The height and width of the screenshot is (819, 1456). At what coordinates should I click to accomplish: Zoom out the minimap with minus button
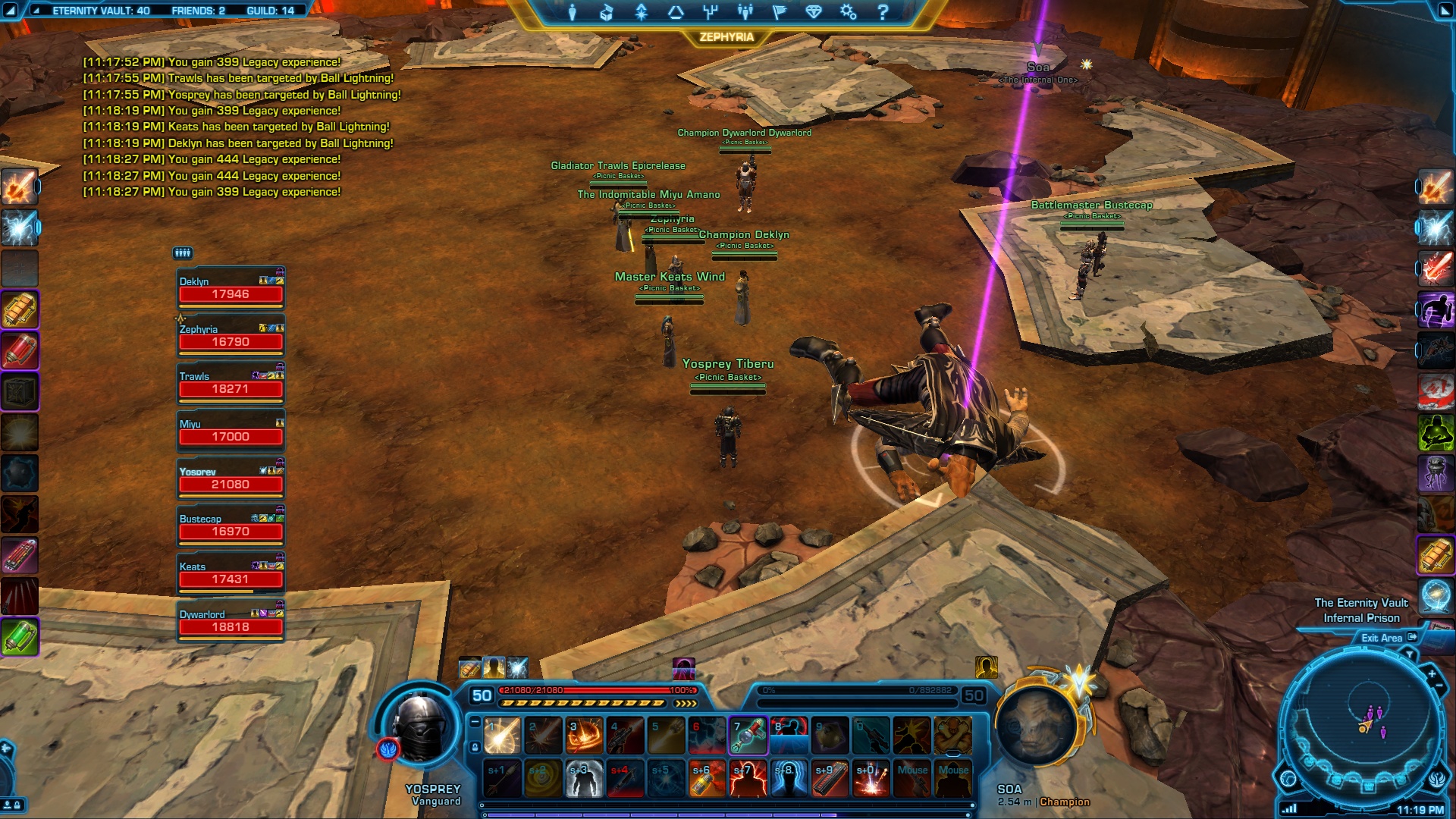(x=1439, y=686)
